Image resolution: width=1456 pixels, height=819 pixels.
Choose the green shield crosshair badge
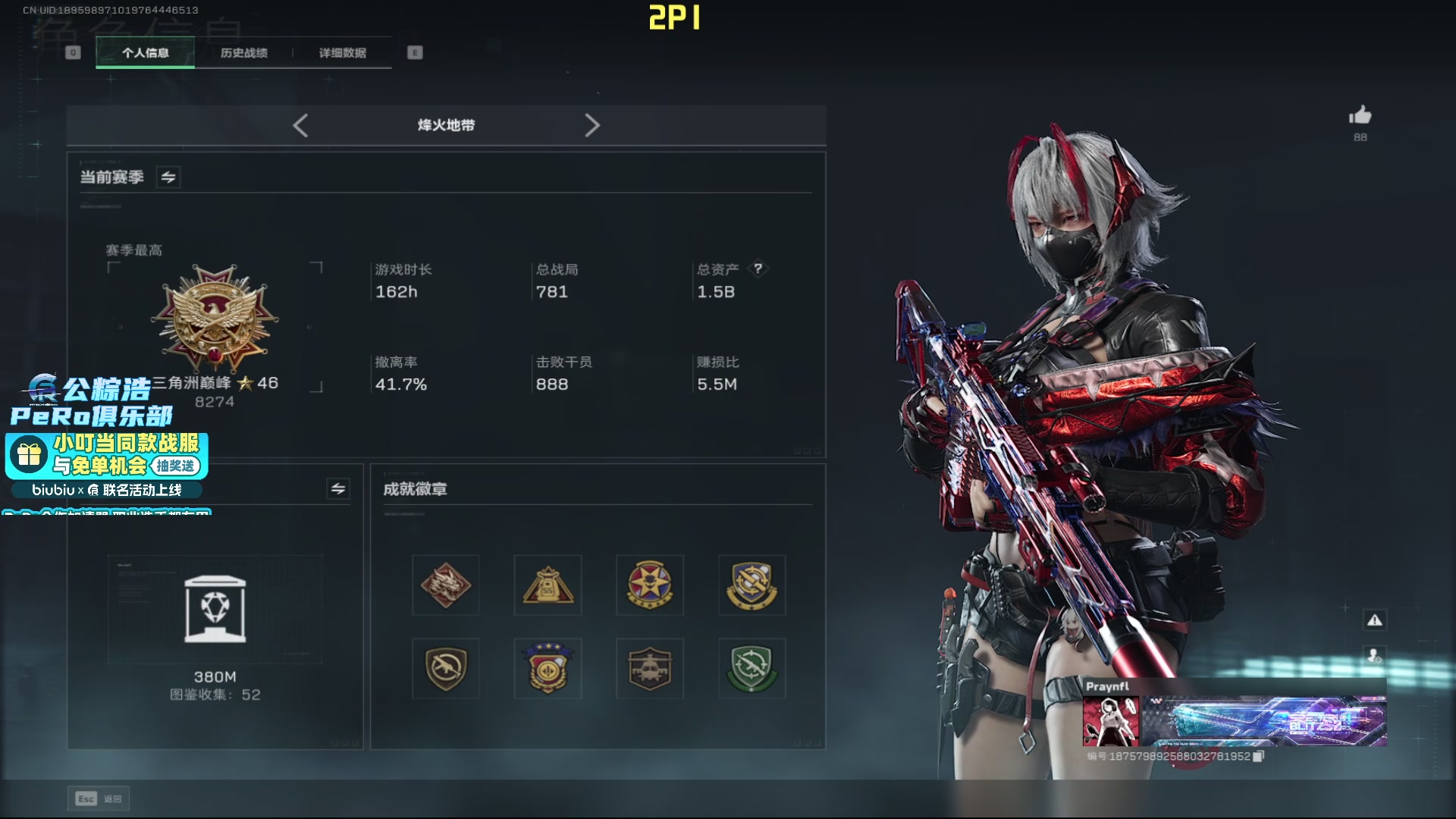[752, 669]
